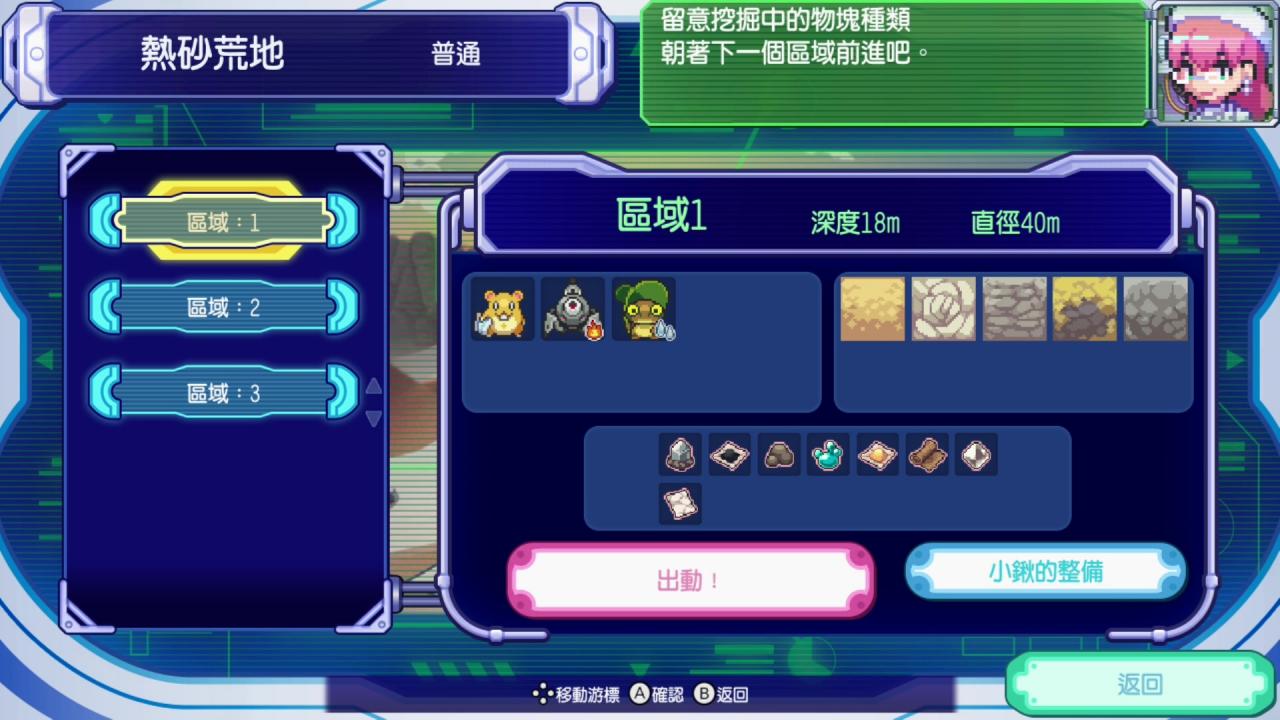Select the fire-marked machine Pokémon icon
Viewport: 1280px width, 720px height.
point(572,311)
